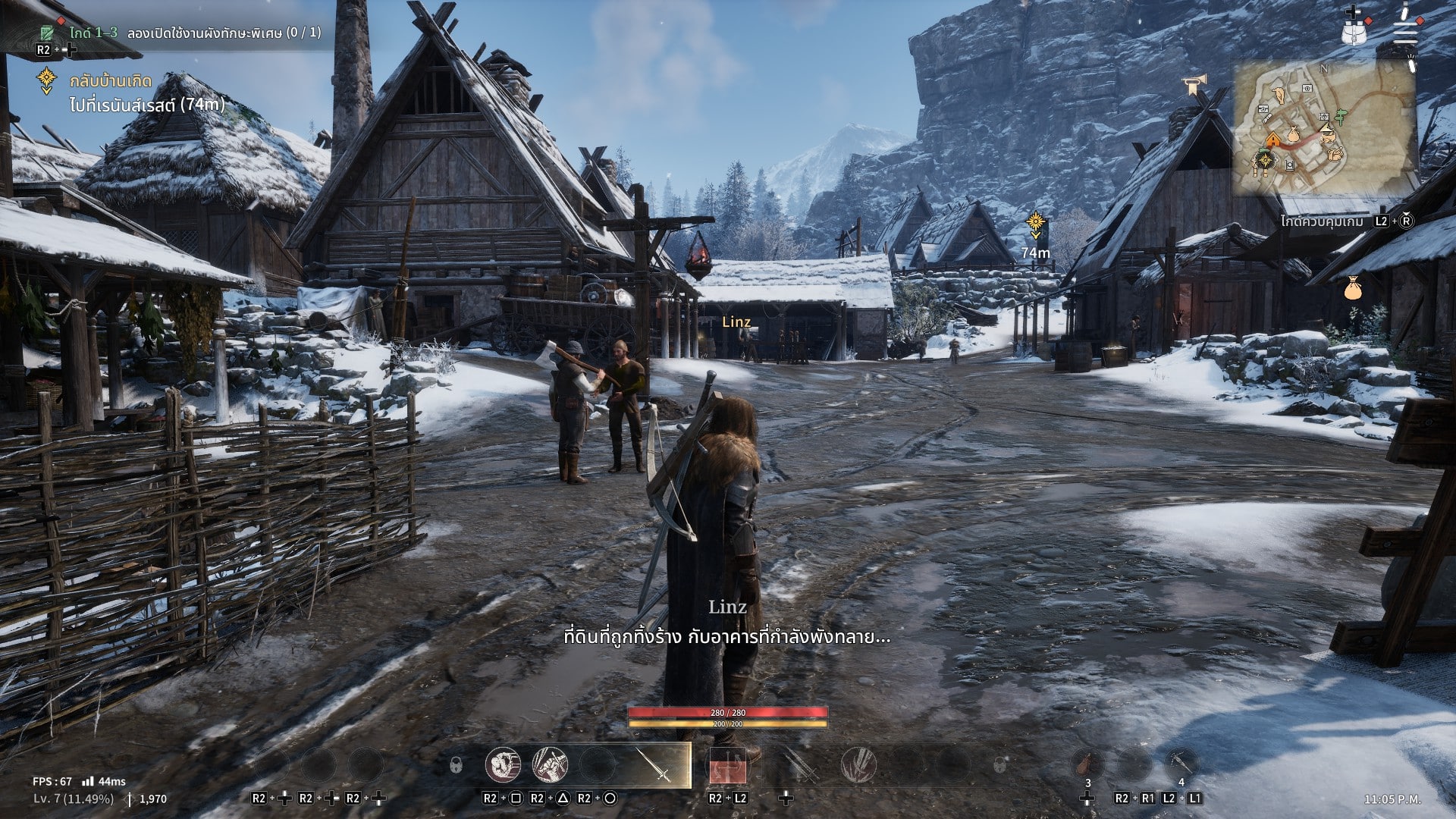Select the green signpost marker on minimap

pos(1341,116)
